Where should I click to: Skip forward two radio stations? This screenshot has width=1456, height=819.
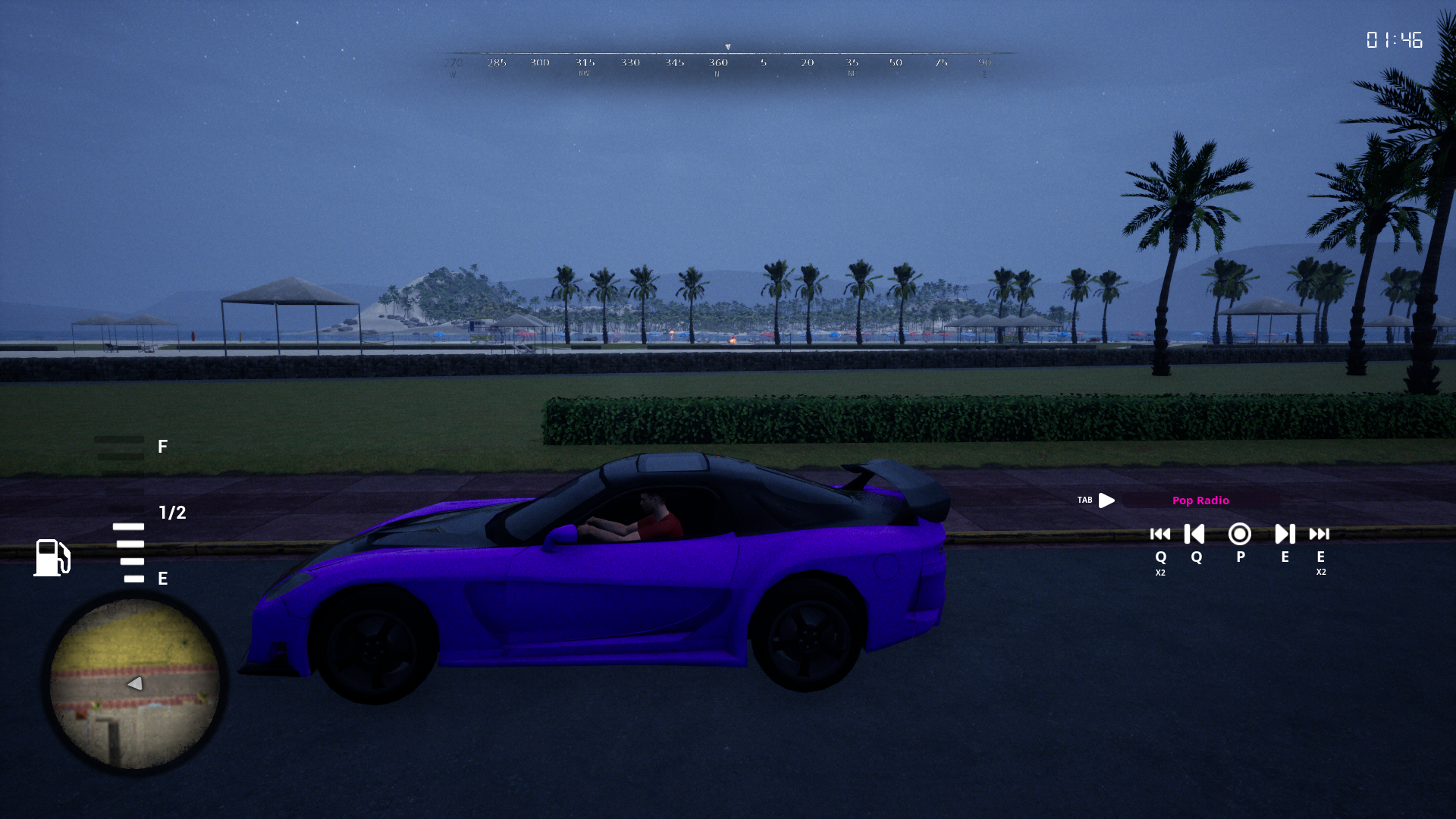(x=1319, y=535)
